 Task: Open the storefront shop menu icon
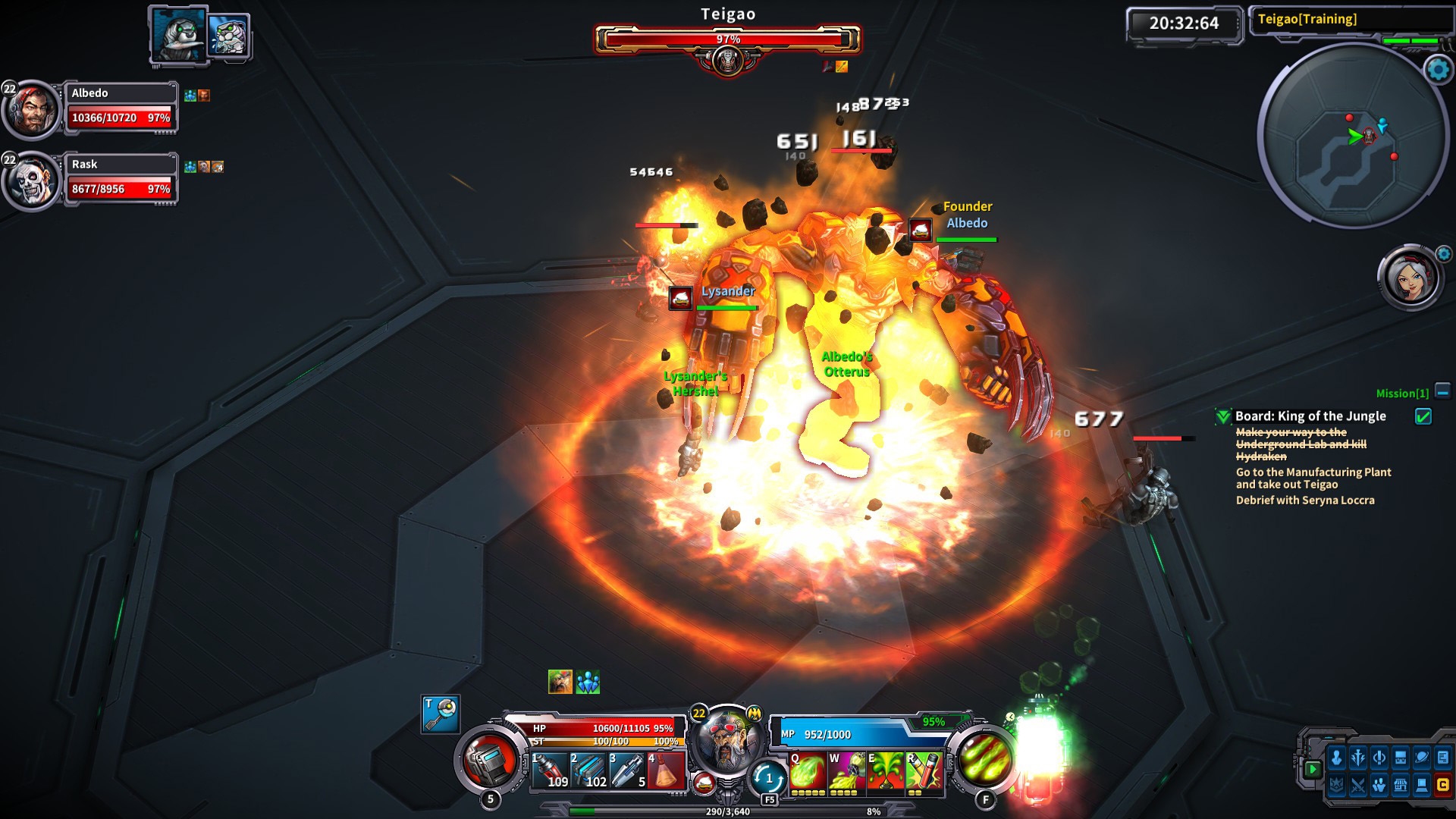(1400, 786)
